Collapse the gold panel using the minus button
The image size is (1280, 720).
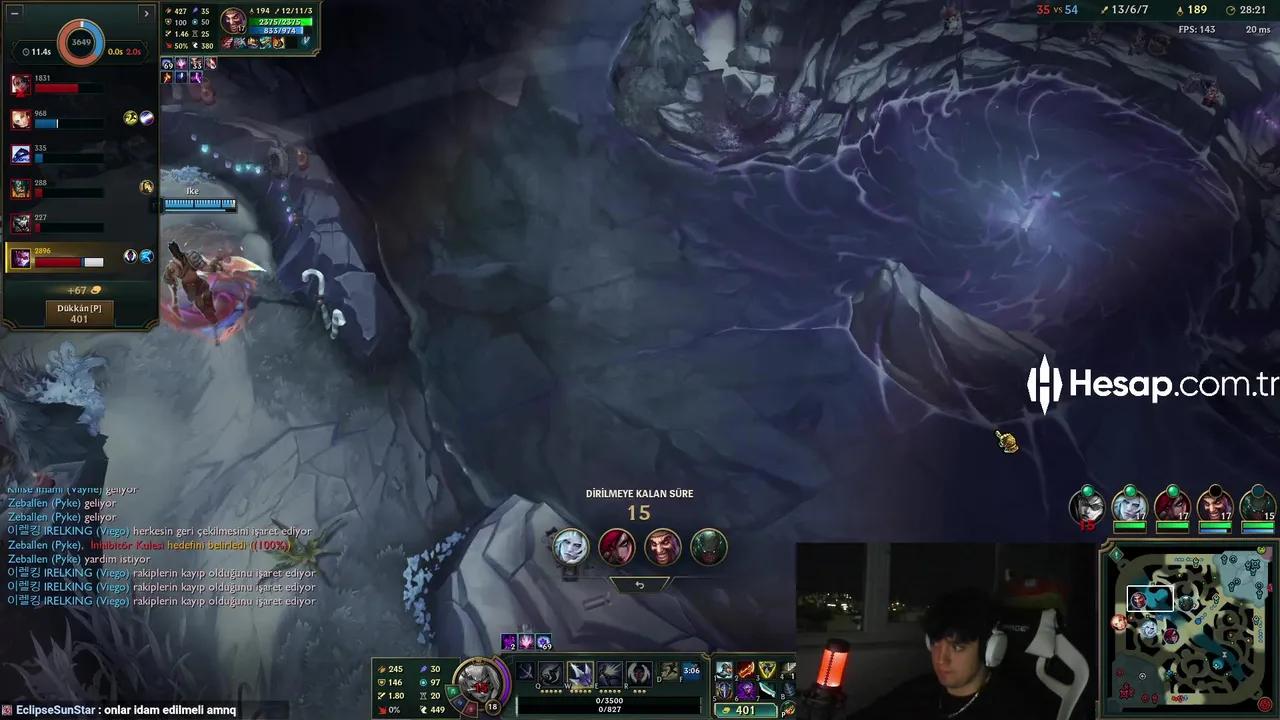coord(13,13)
